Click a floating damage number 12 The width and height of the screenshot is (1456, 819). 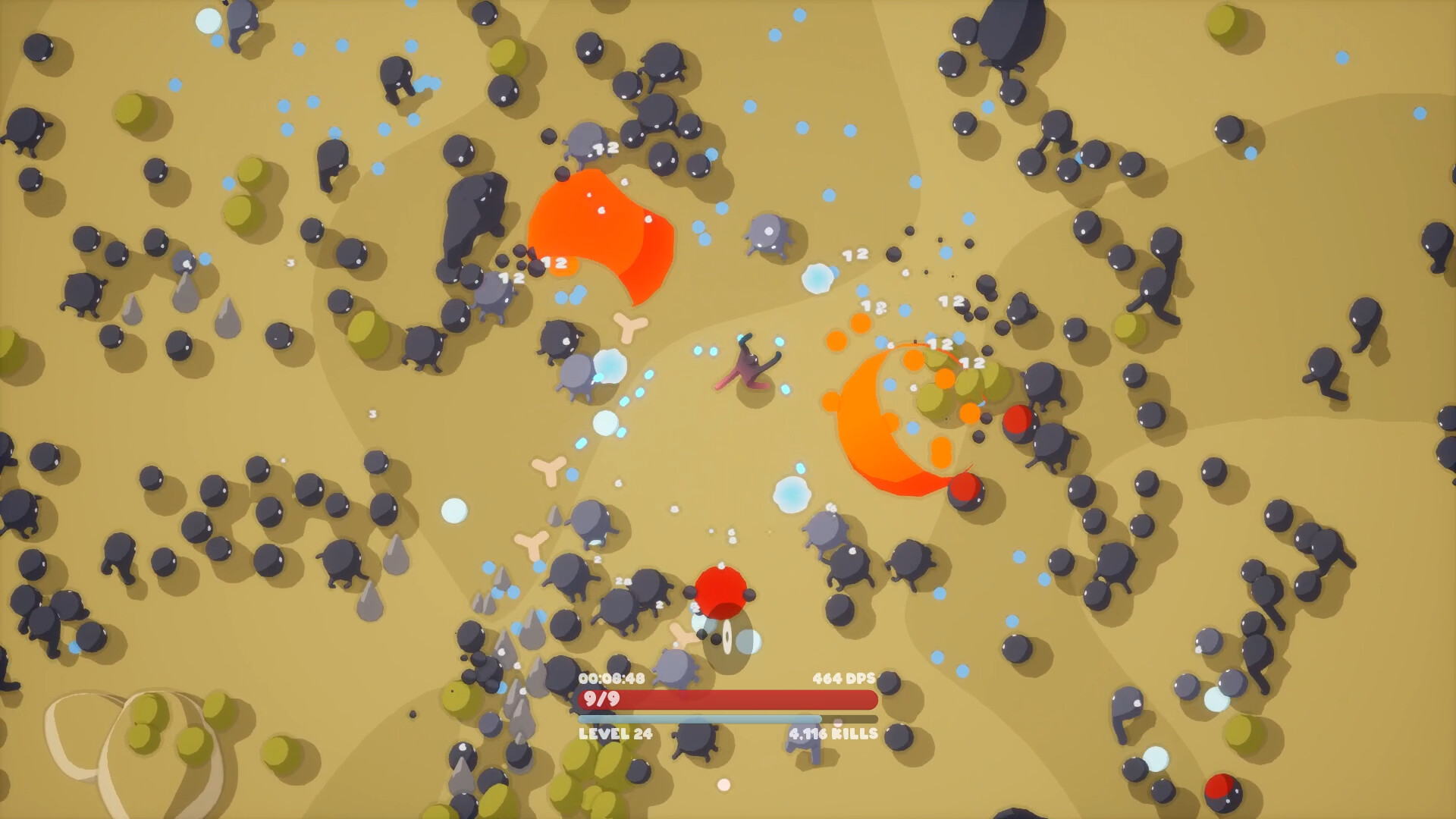click(857, 254)
